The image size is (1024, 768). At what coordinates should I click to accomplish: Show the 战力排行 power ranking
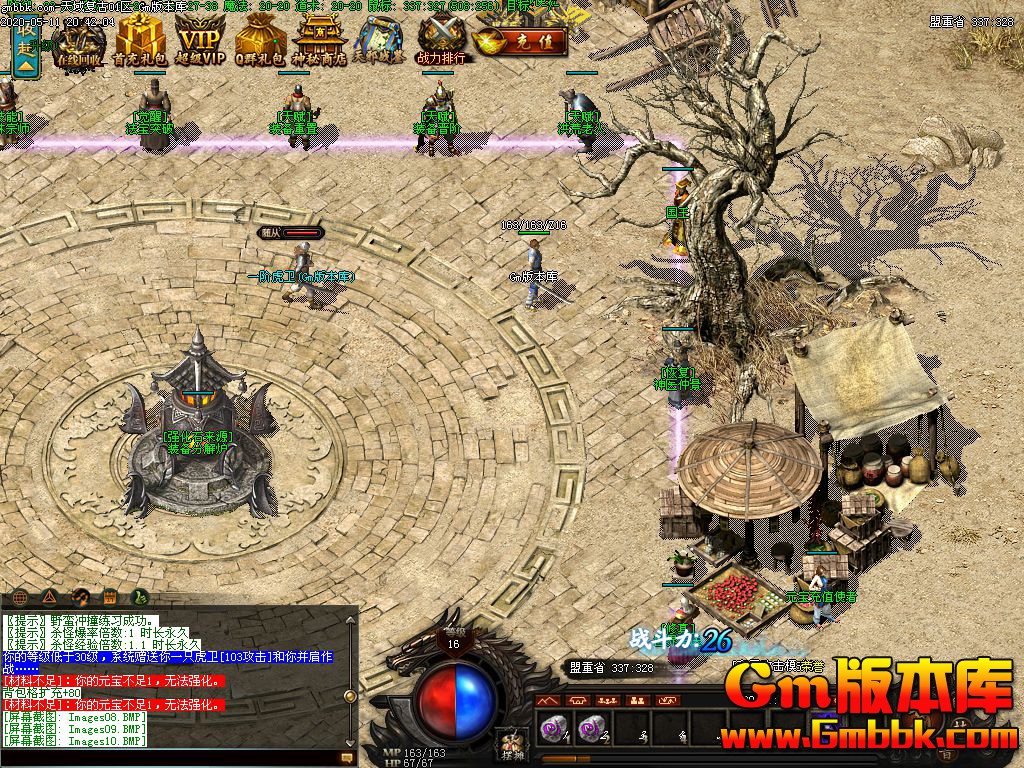(x=441, y=43)
